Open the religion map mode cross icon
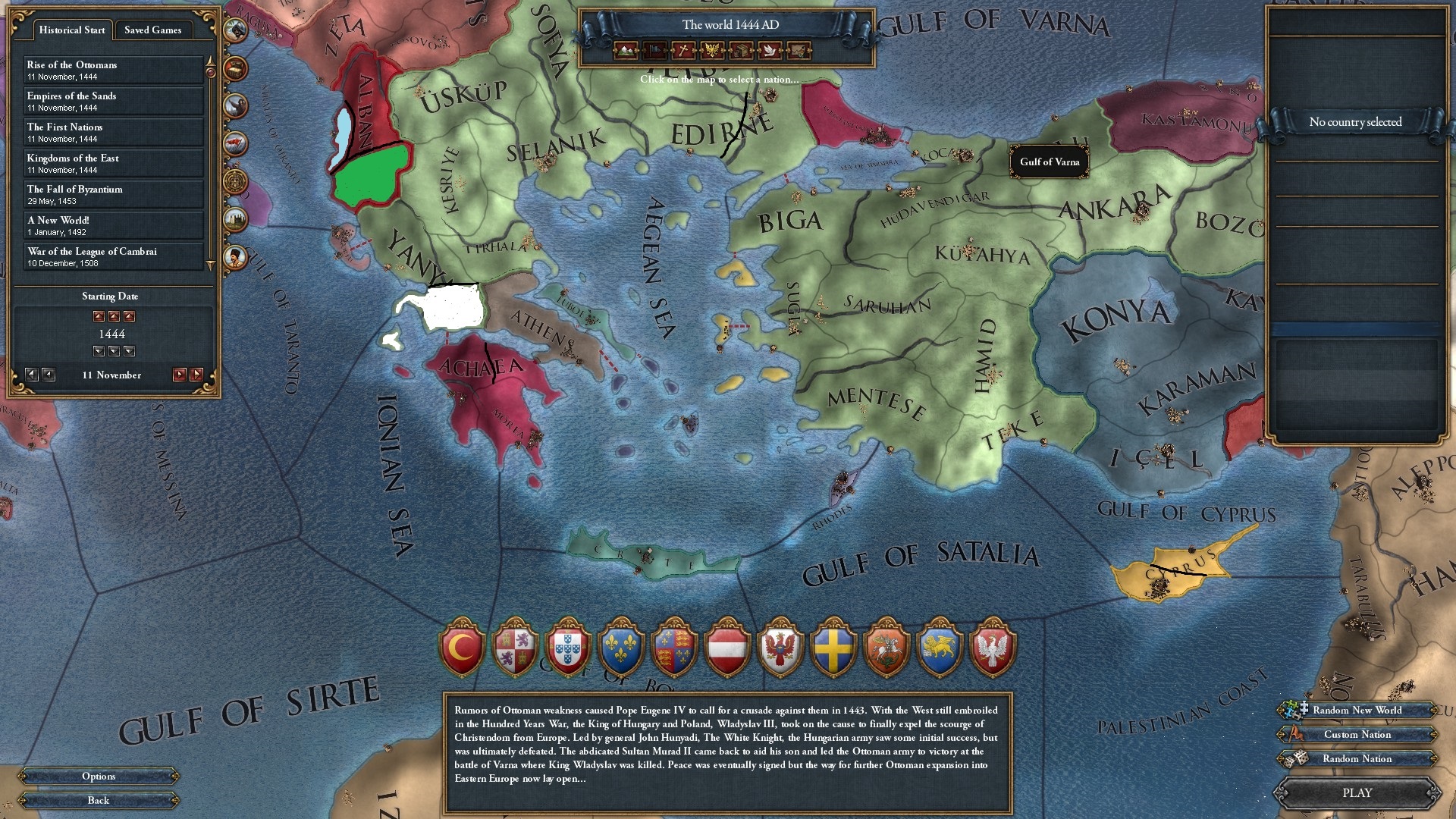 tap(683, 51)
